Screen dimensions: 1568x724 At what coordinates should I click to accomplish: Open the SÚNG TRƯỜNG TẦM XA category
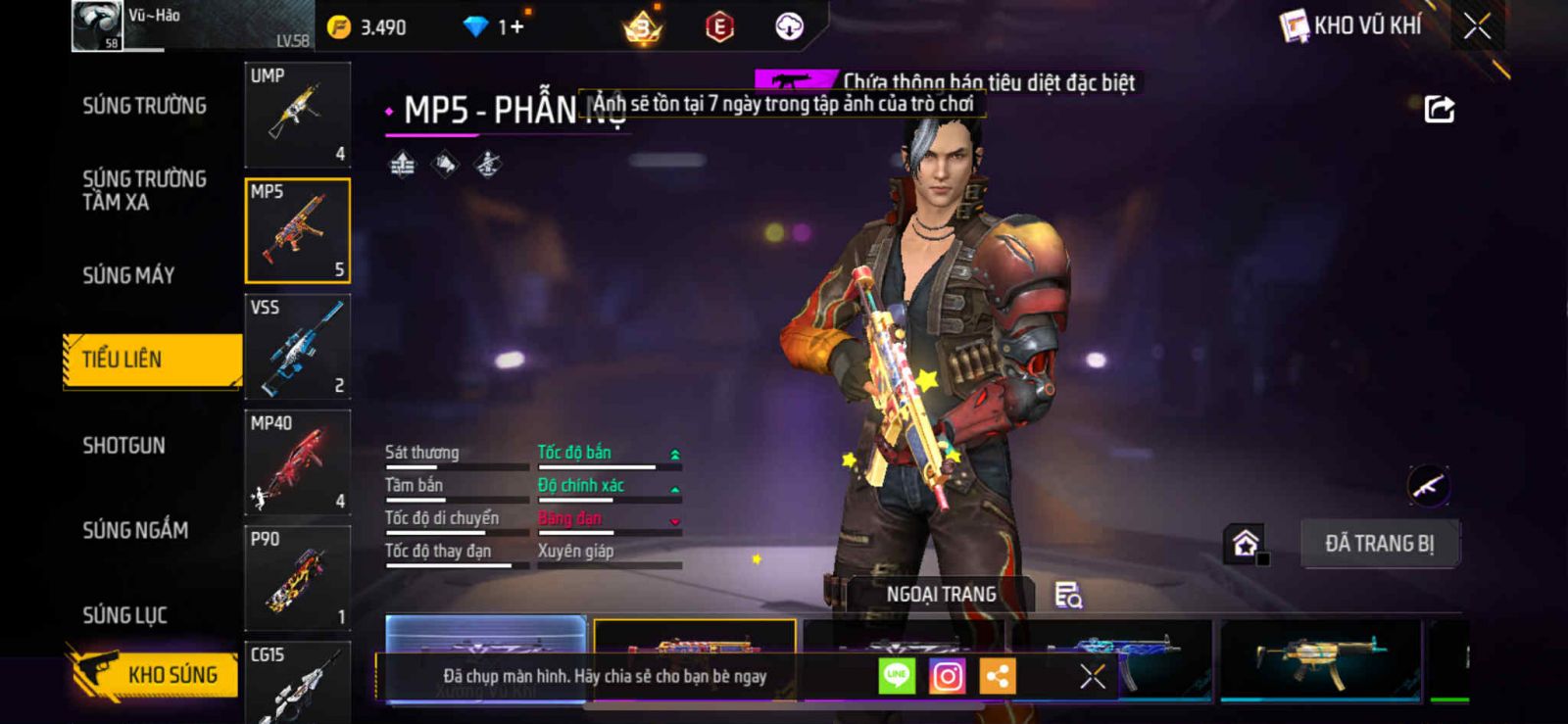[x=144, y=190]
